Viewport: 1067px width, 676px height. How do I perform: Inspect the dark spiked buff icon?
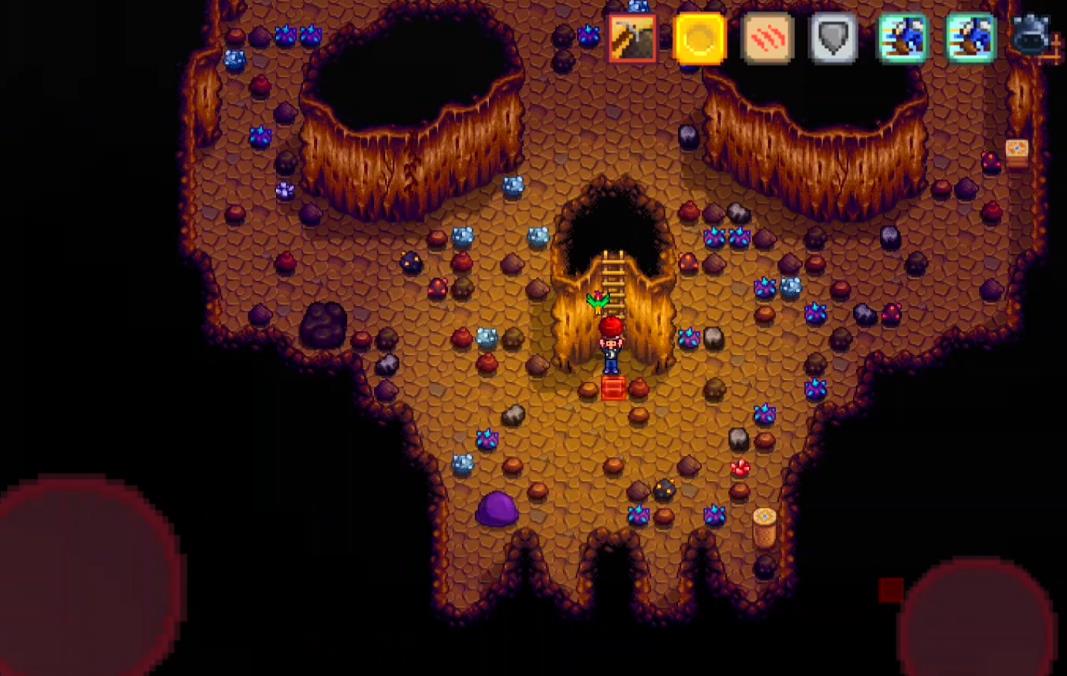pyautogui.click(x=1032, y=37)
